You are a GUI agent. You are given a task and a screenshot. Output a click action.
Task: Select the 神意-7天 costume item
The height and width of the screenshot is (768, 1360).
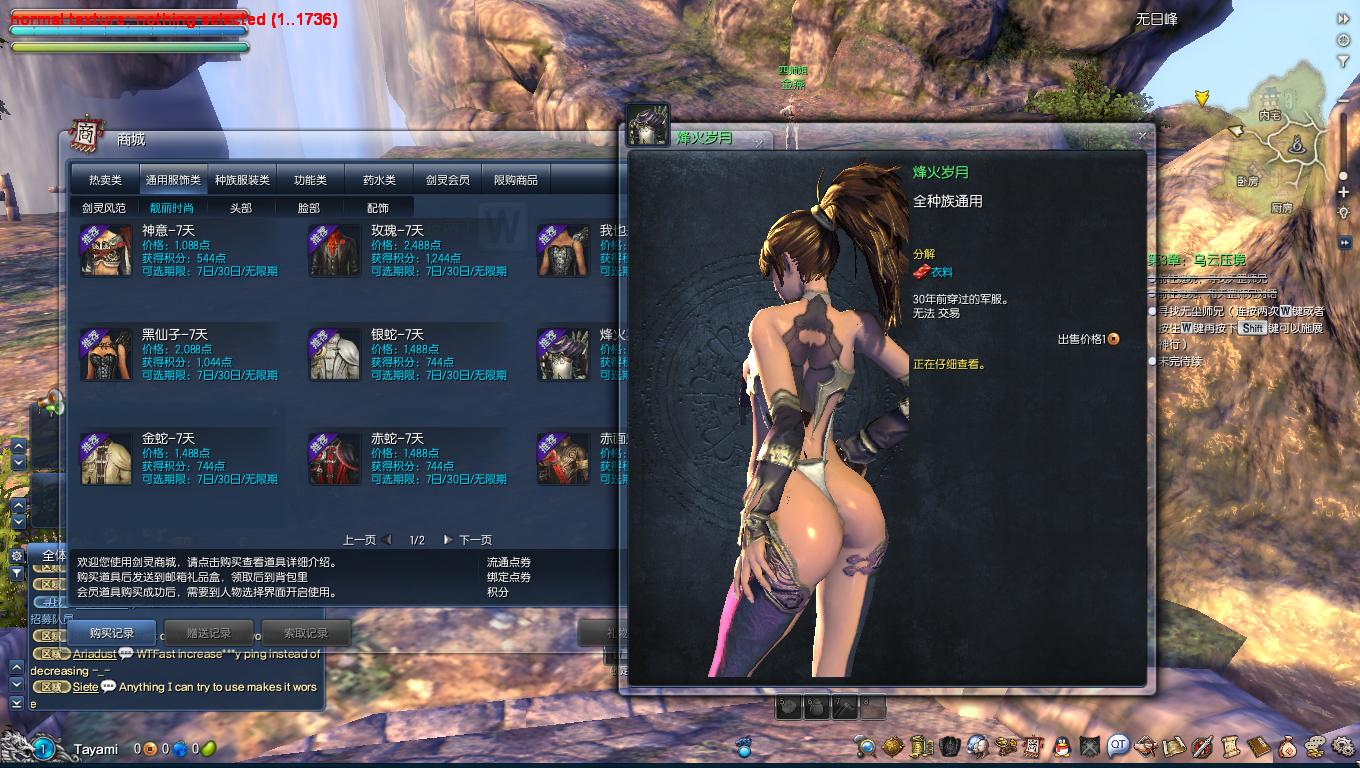[106, 250]
